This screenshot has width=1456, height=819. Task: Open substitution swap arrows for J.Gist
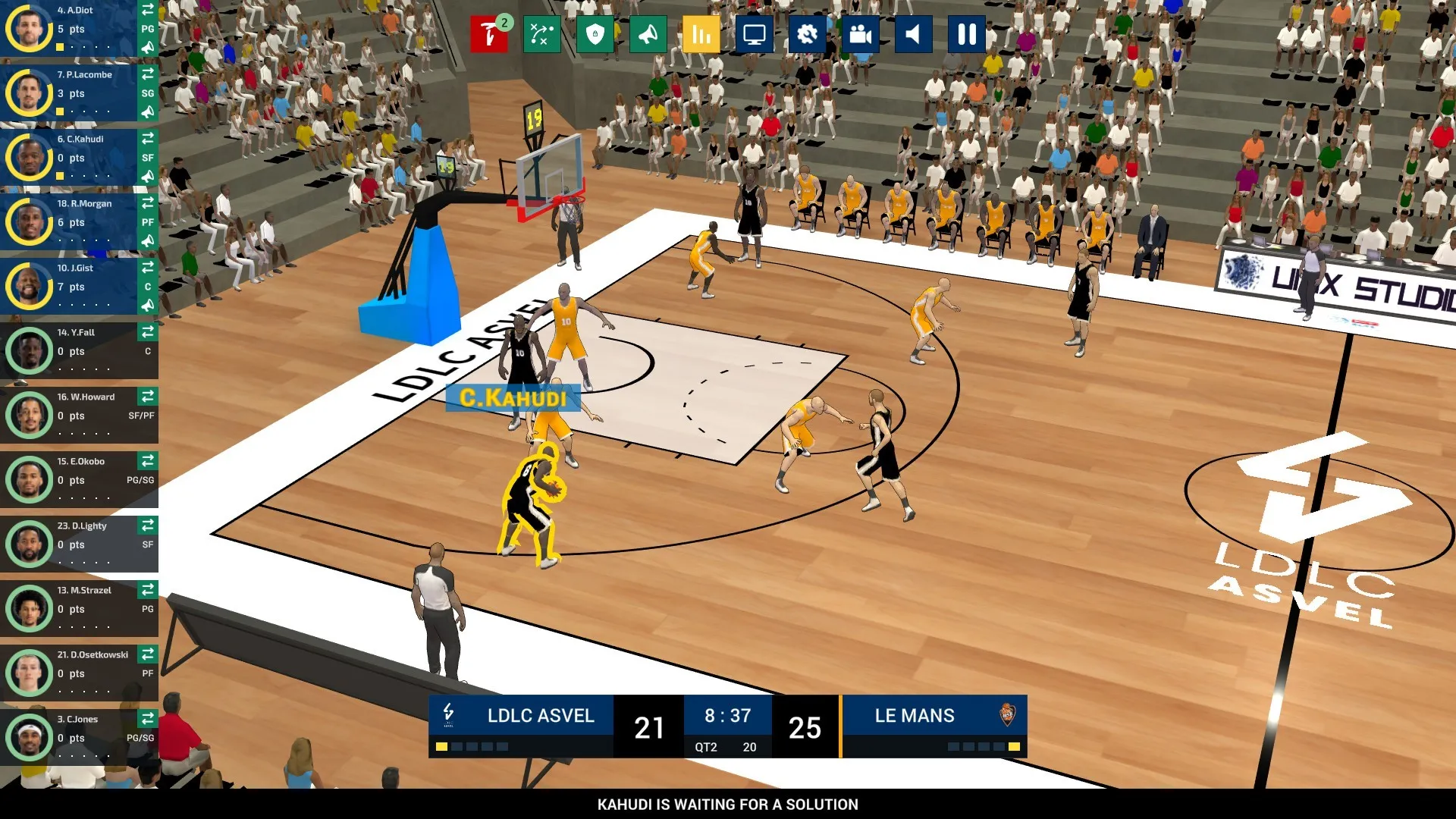pos(147,268)
